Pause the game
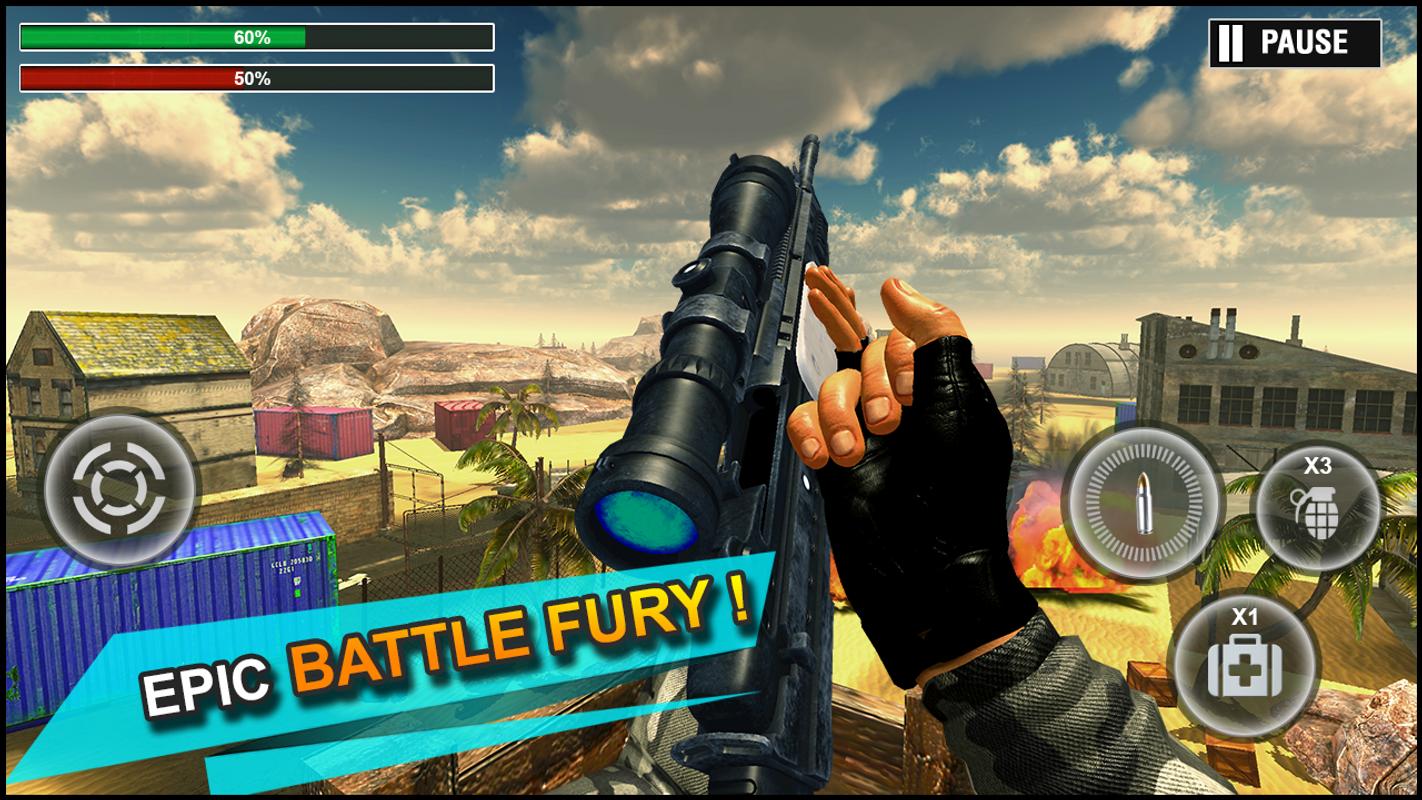This screenshot has width=1422, height=800. point(1294,43)
